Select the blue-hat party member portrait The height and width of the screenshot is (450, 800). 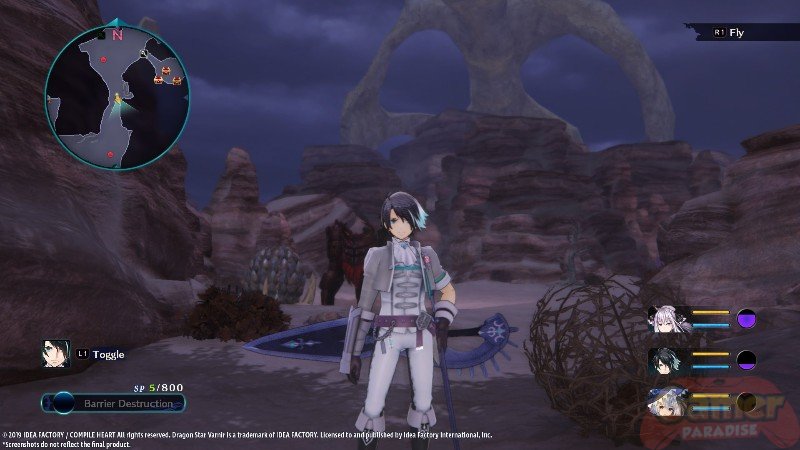tap(663, 402)
